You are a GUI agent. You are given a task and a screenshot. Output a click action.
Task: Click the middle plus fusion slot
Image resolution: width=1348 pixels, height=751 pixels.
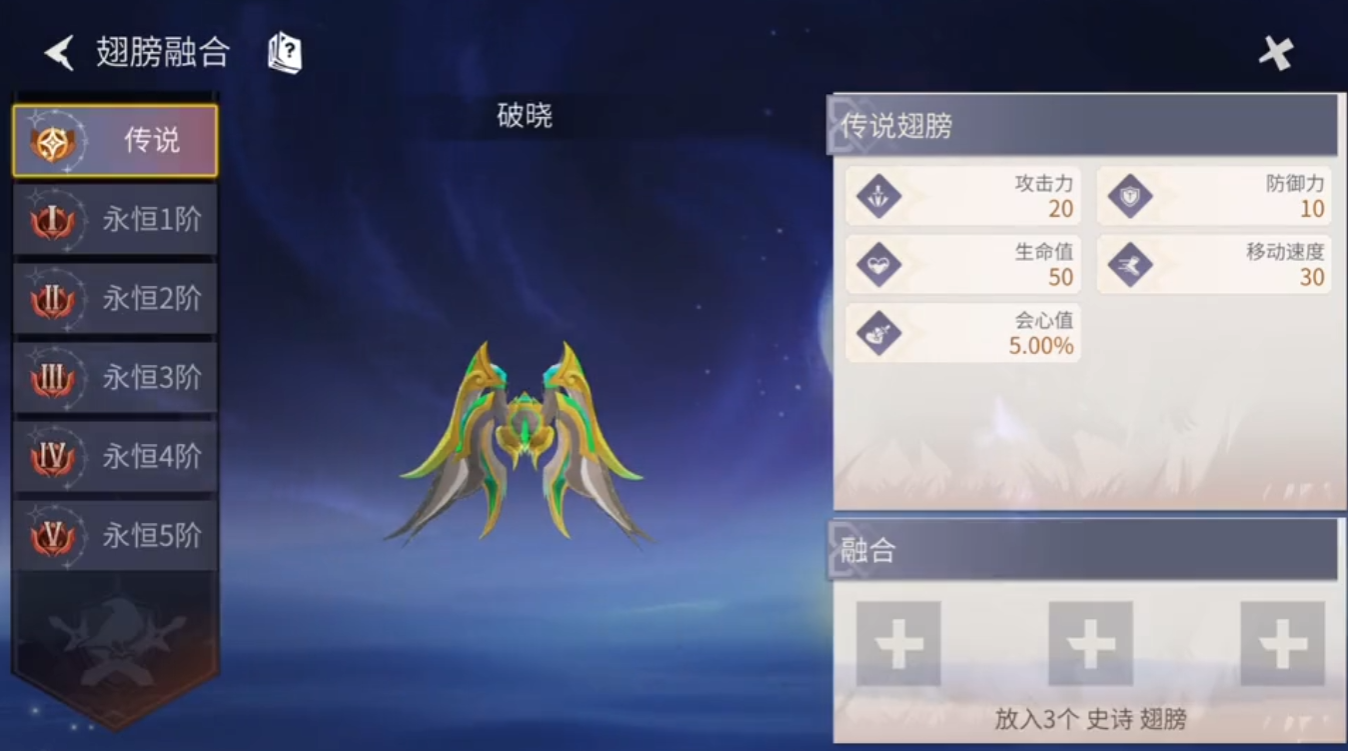pyautogui.click(x=1089, y=643)
